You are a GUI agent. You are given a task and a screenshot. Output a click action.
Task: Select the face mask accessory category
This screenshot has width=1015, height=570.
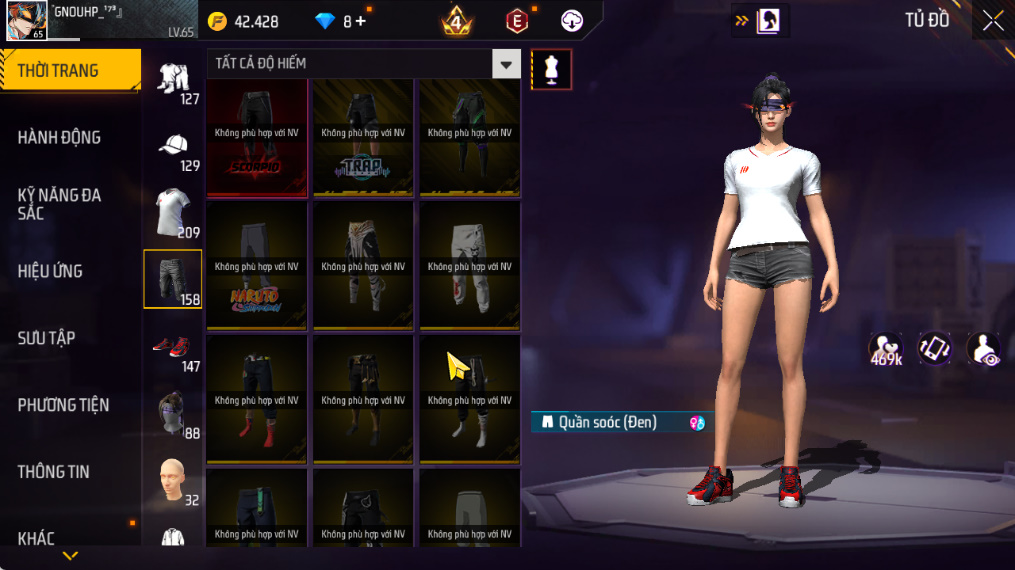coord(174,412)
